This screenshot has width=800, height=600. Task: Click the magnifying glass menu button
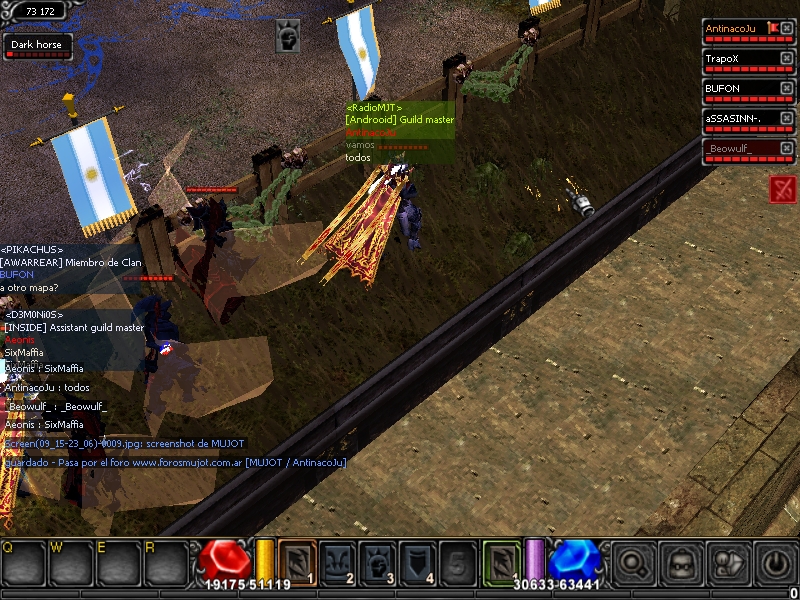[632, 564]
